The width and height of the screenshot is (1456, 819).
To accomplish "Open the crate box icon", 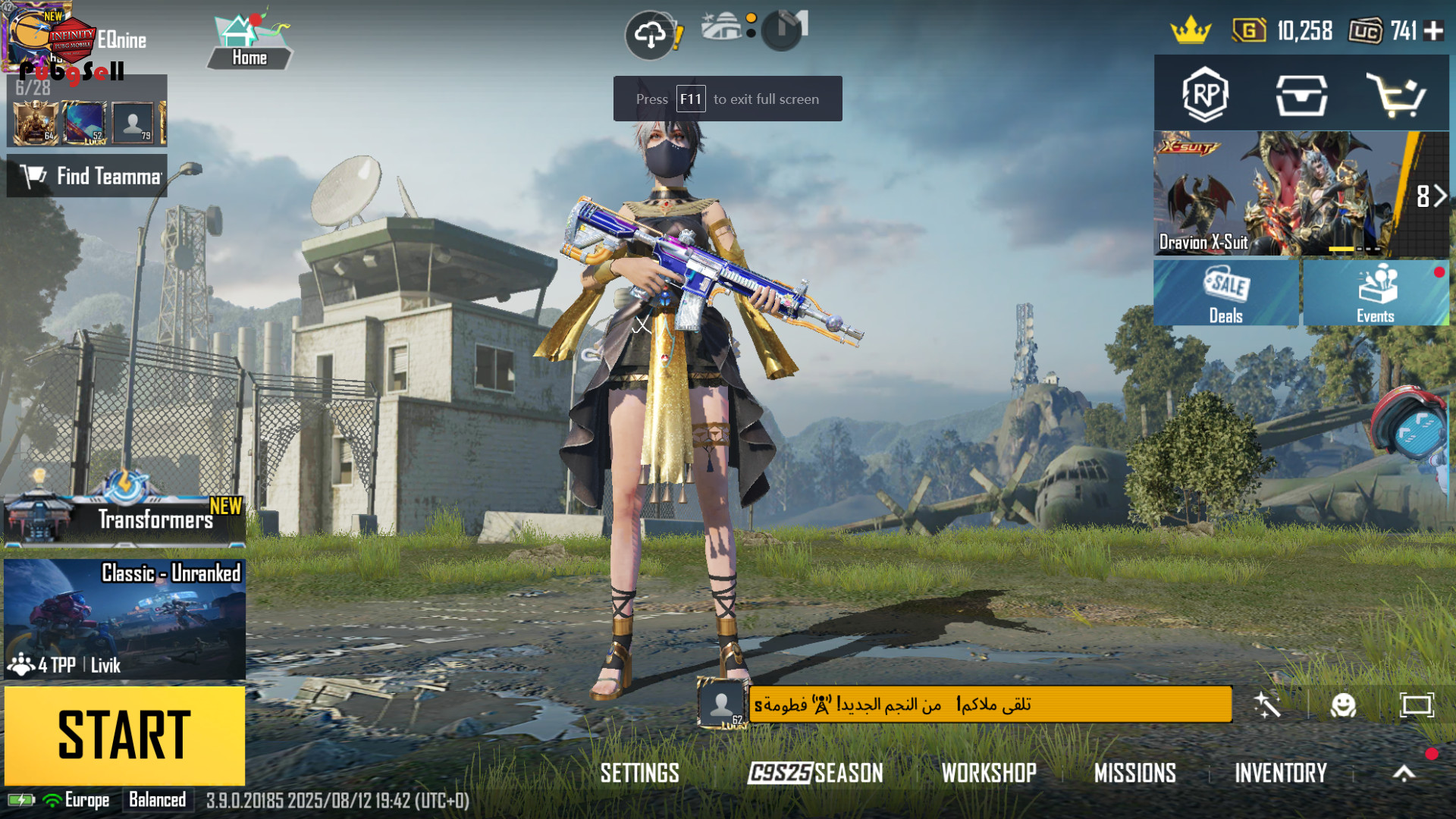I will coord(1301,95).
